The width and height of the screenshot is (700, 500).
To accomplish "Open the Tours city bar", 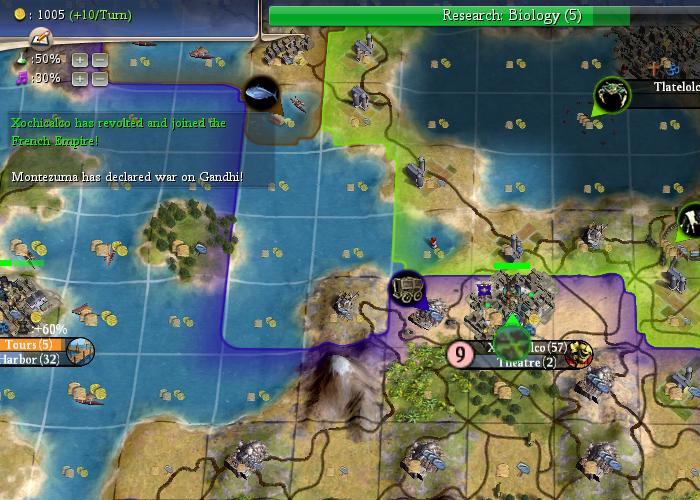I will (x=30, y=344).
